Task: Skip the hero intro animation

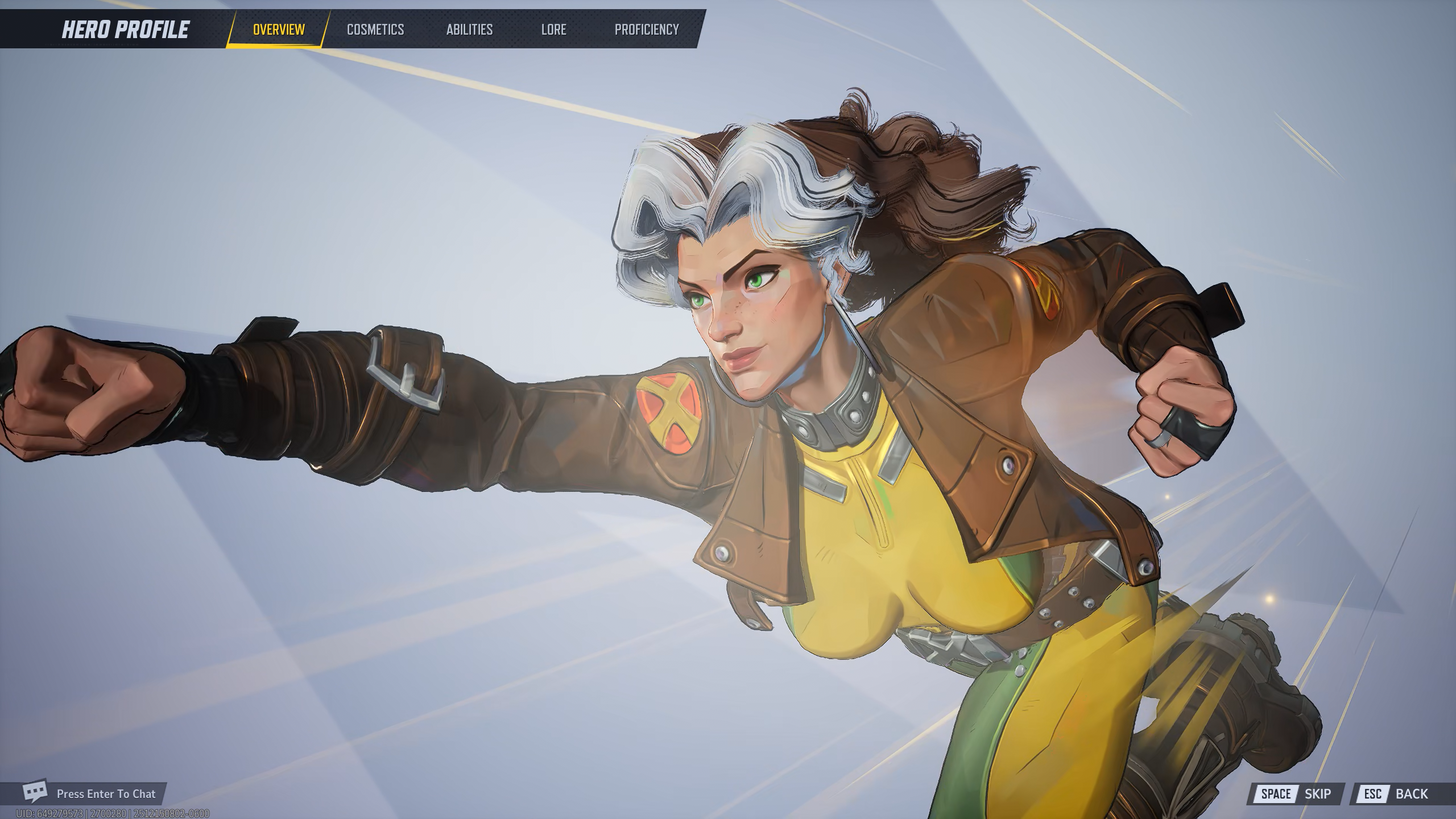Action: coord(1296,793)
